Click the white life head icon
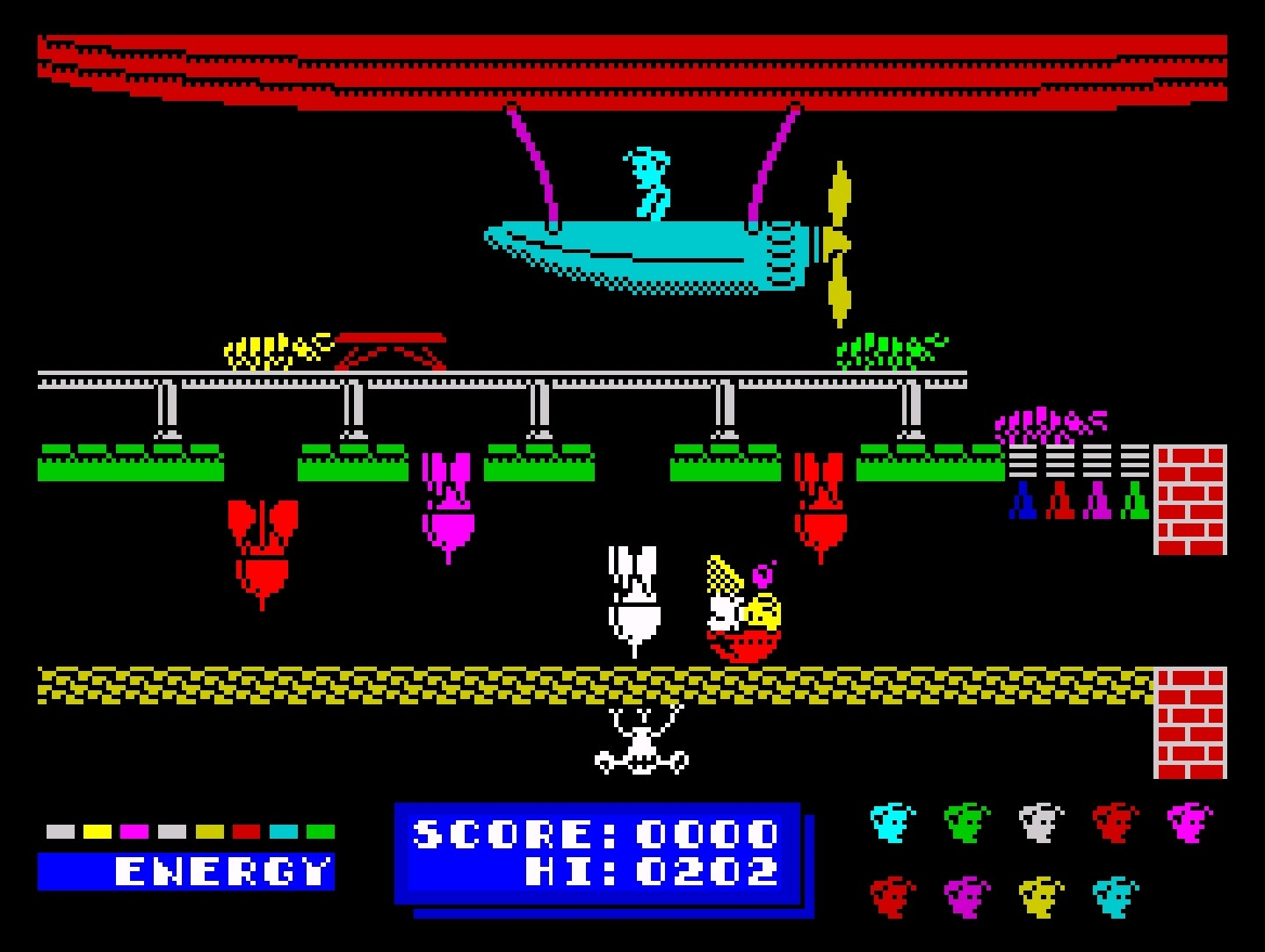The height and width of the screenshot is (952, 1265). tap(1041, 821)
